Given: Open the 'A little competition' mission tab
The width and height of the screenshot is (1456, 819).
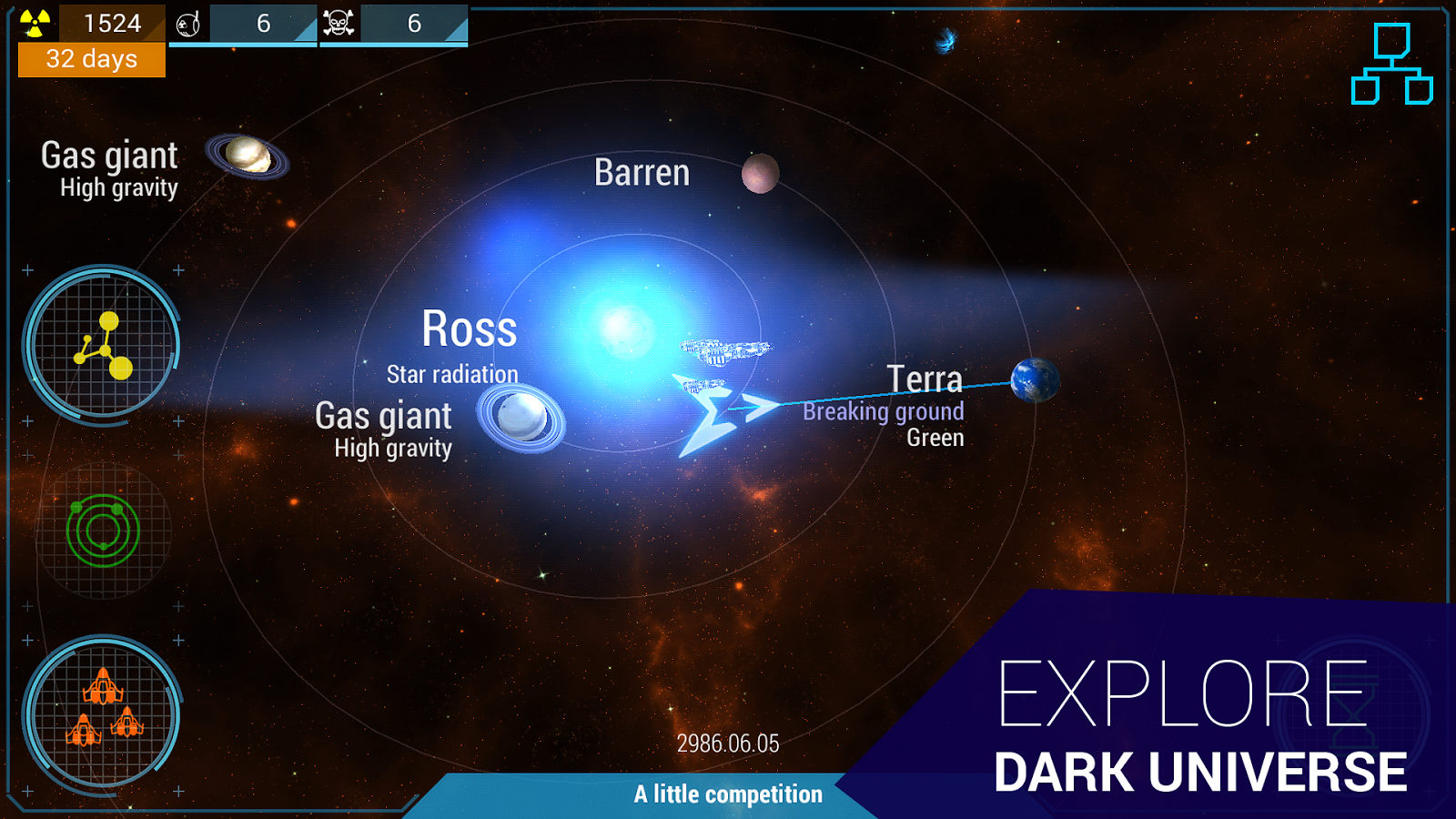Looking at the screenshot, I should pos(725,794).
